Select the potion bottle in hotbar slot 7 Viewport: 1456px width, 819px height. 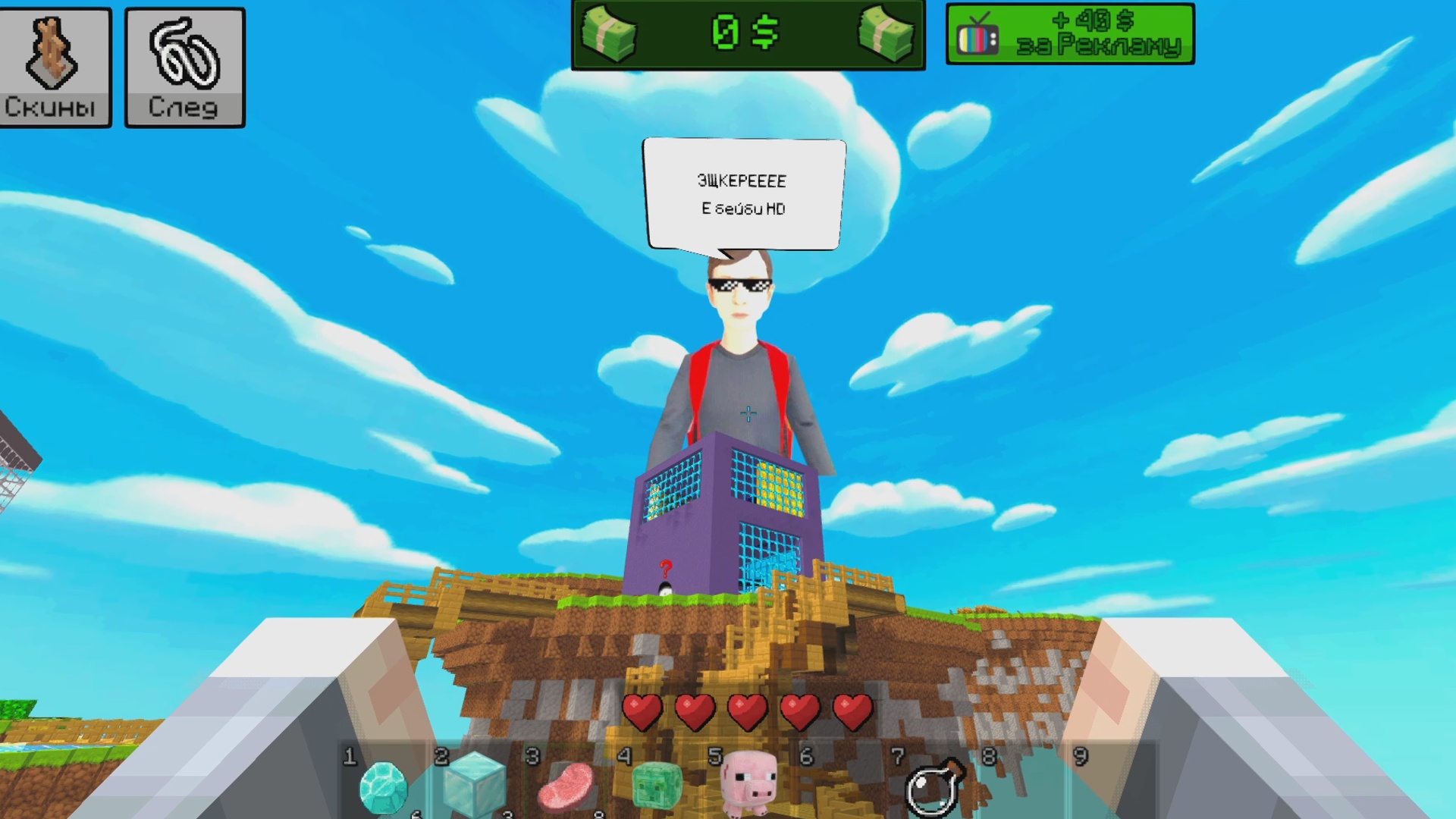point(934,789)
